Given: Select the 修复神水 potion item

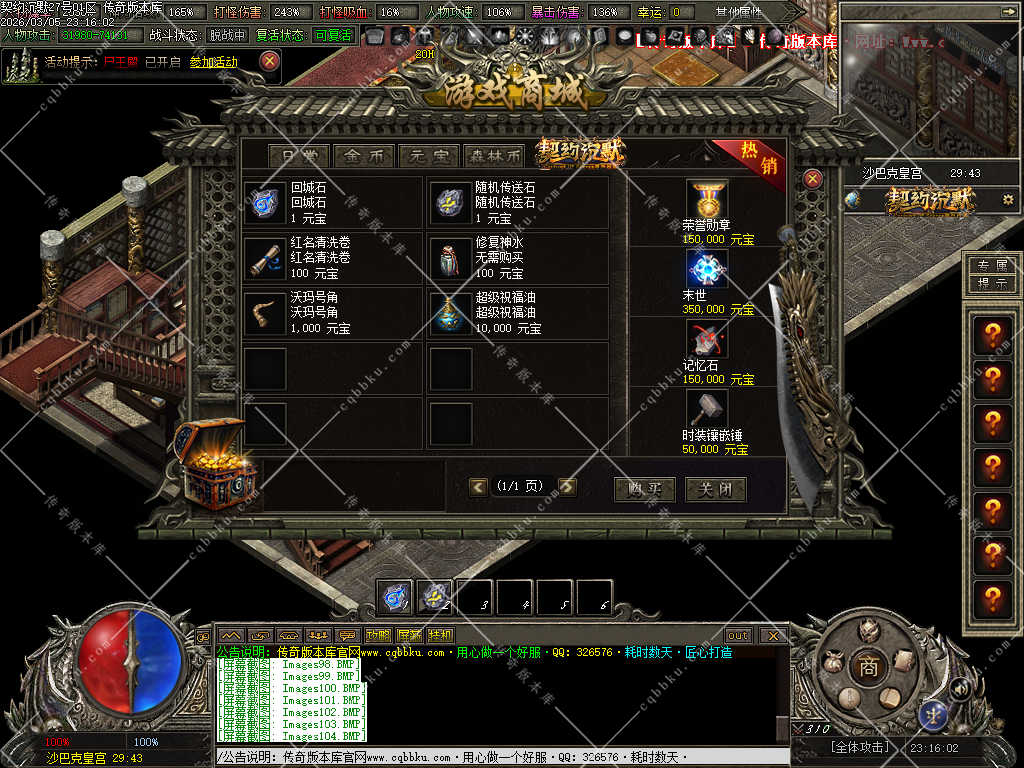Looking at the screenshot, I should click(x=450, y=258).
